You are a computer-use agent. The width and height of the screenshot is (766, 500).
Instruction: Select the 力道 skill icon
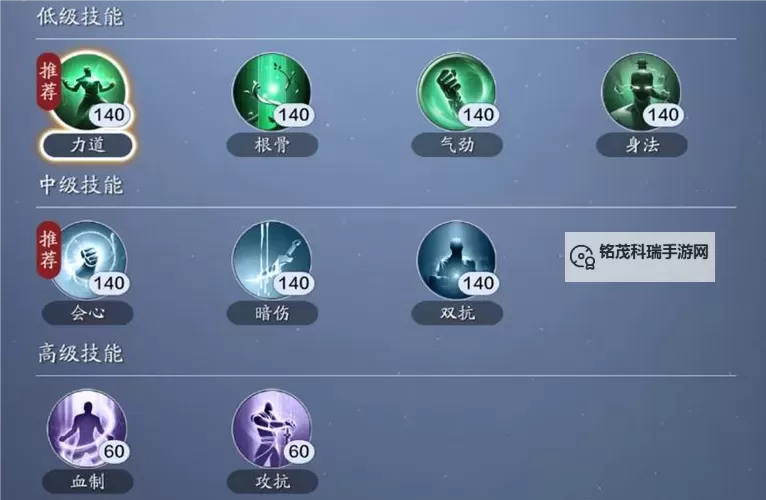(88, 93)
